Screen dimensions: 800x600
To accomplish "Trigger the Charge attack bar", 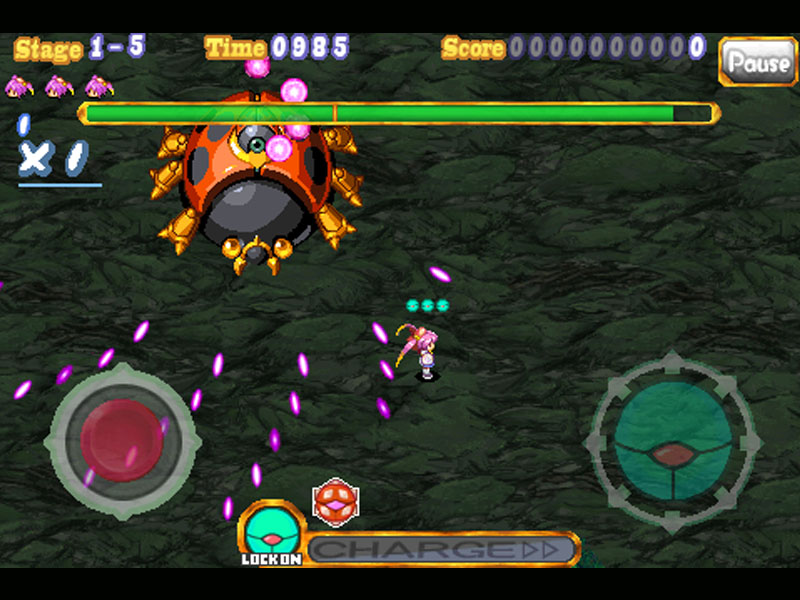I will click(x=441, y=549).
